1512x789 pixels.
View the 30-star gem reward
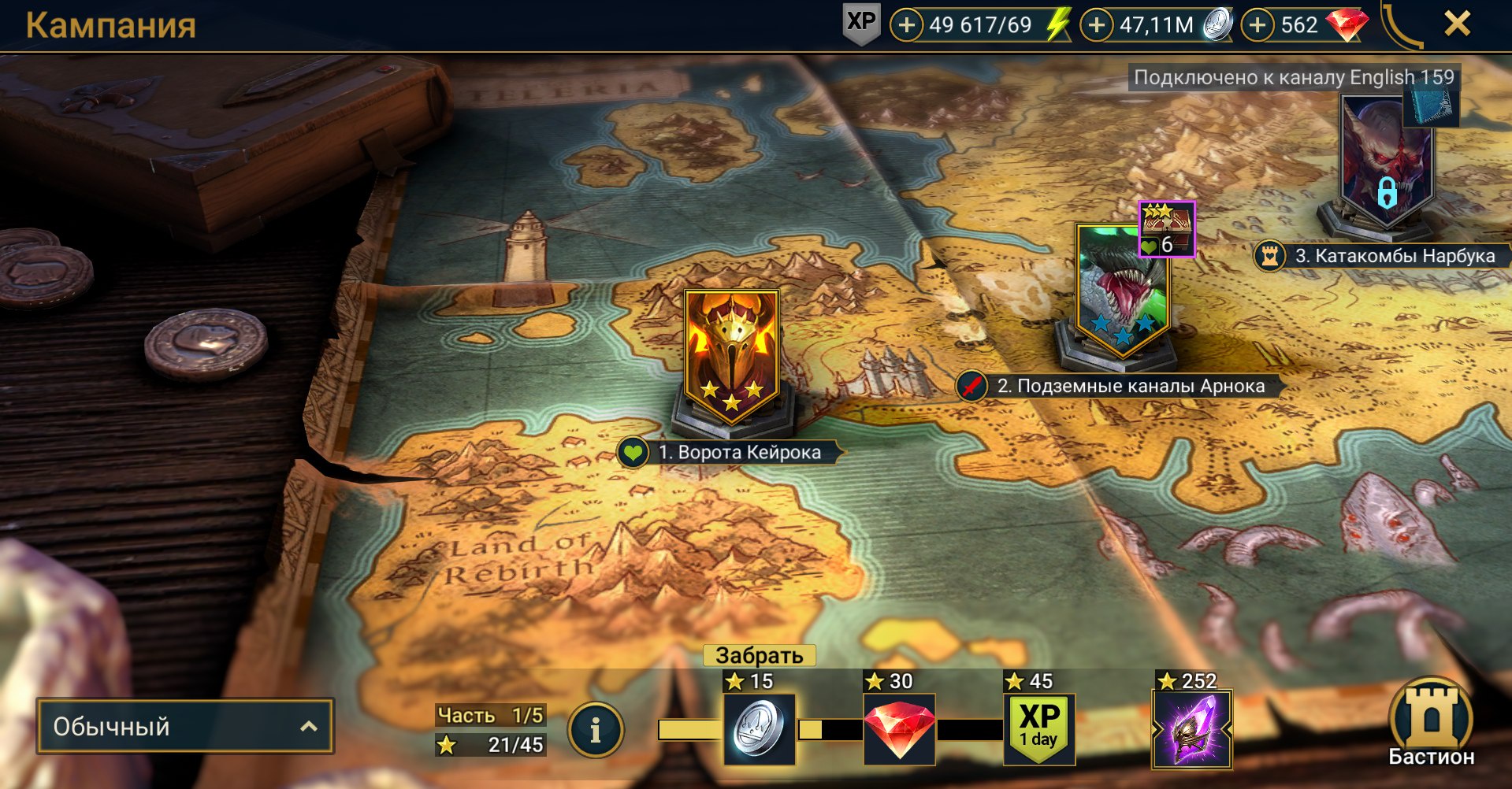pos(899,728)
